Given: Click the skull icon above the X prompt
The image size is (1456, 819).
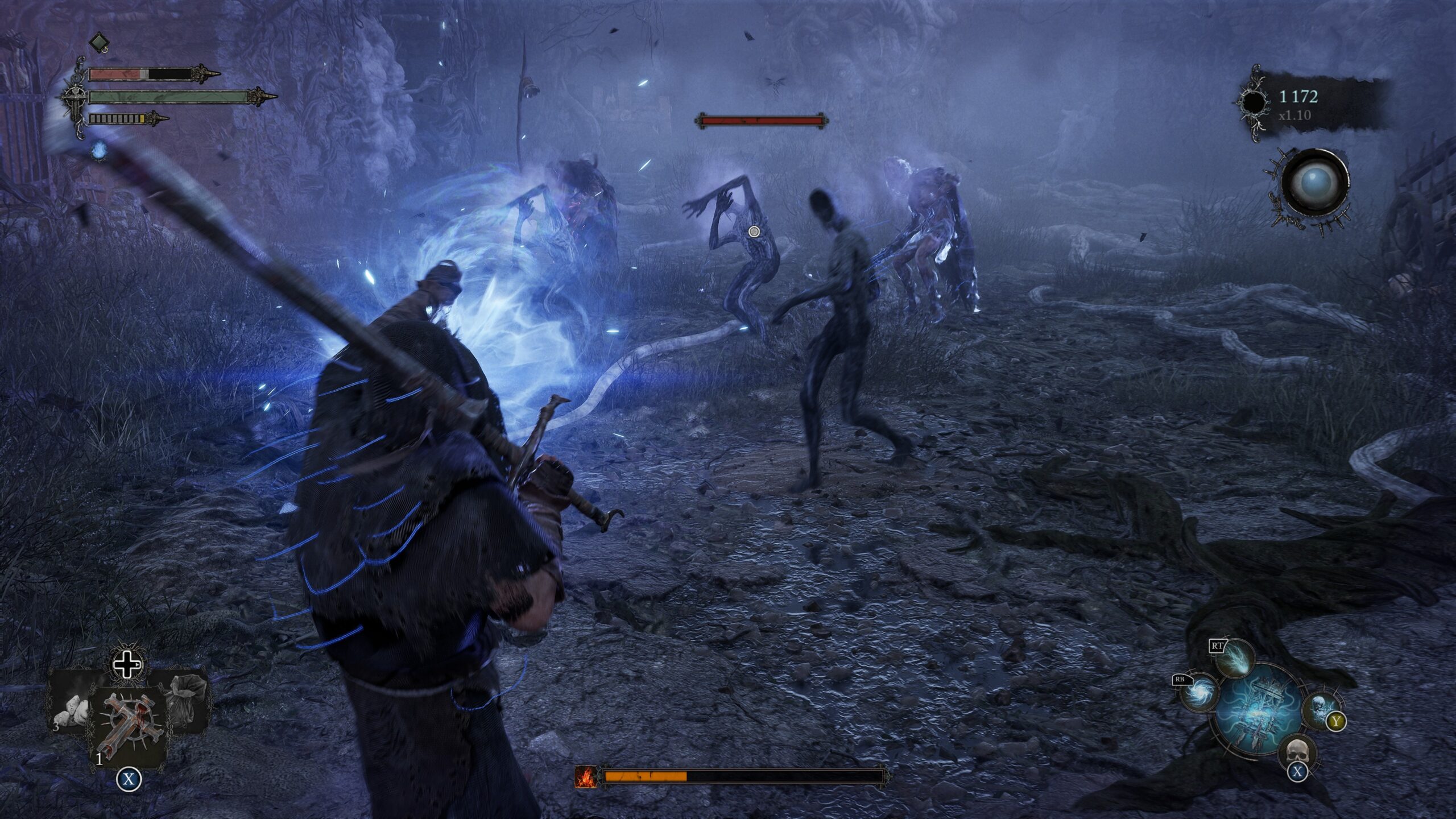Looking at the screenshot, I should [1297, 751].
